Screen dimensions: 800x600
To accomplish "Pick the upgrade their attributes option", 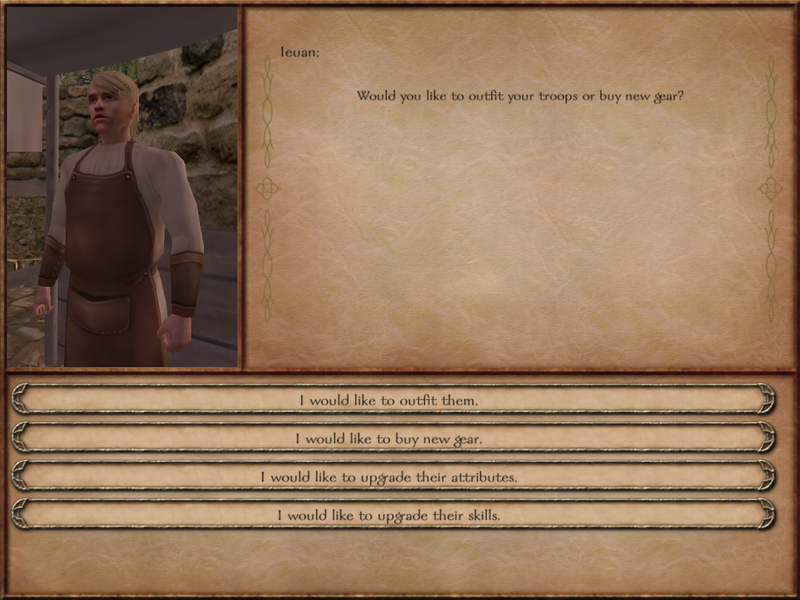I will click(x=390, y=477).
